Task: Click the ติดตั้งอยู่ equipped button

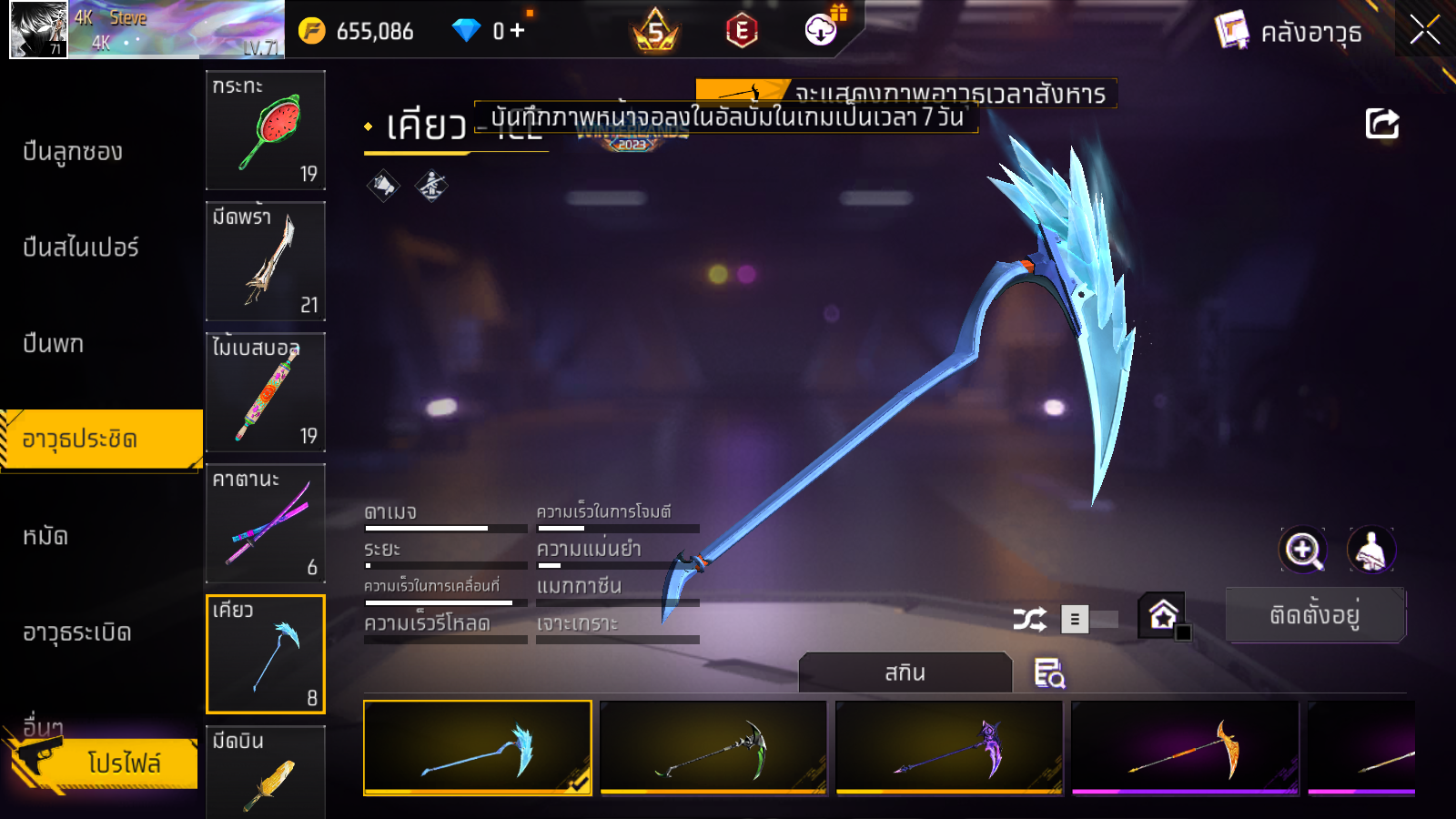Action: (1315, 615)
